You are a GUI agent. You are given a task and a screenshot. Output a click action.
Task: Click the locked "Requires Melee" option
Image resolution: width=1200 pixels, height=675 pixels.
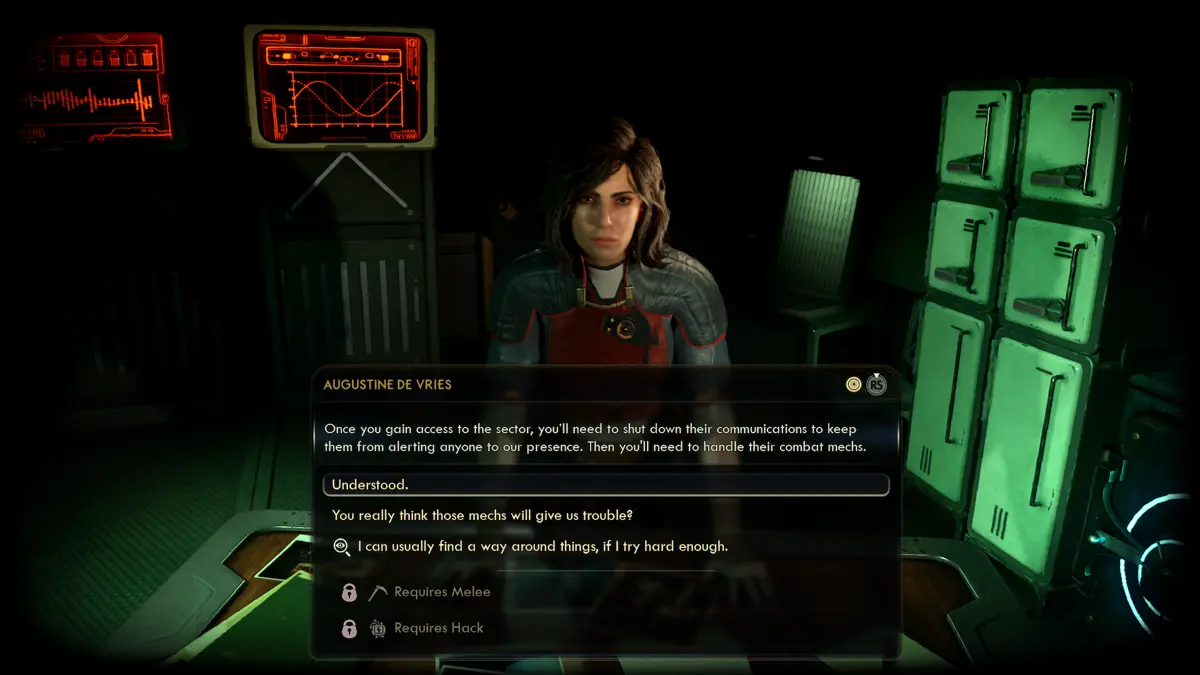[442, 592]
